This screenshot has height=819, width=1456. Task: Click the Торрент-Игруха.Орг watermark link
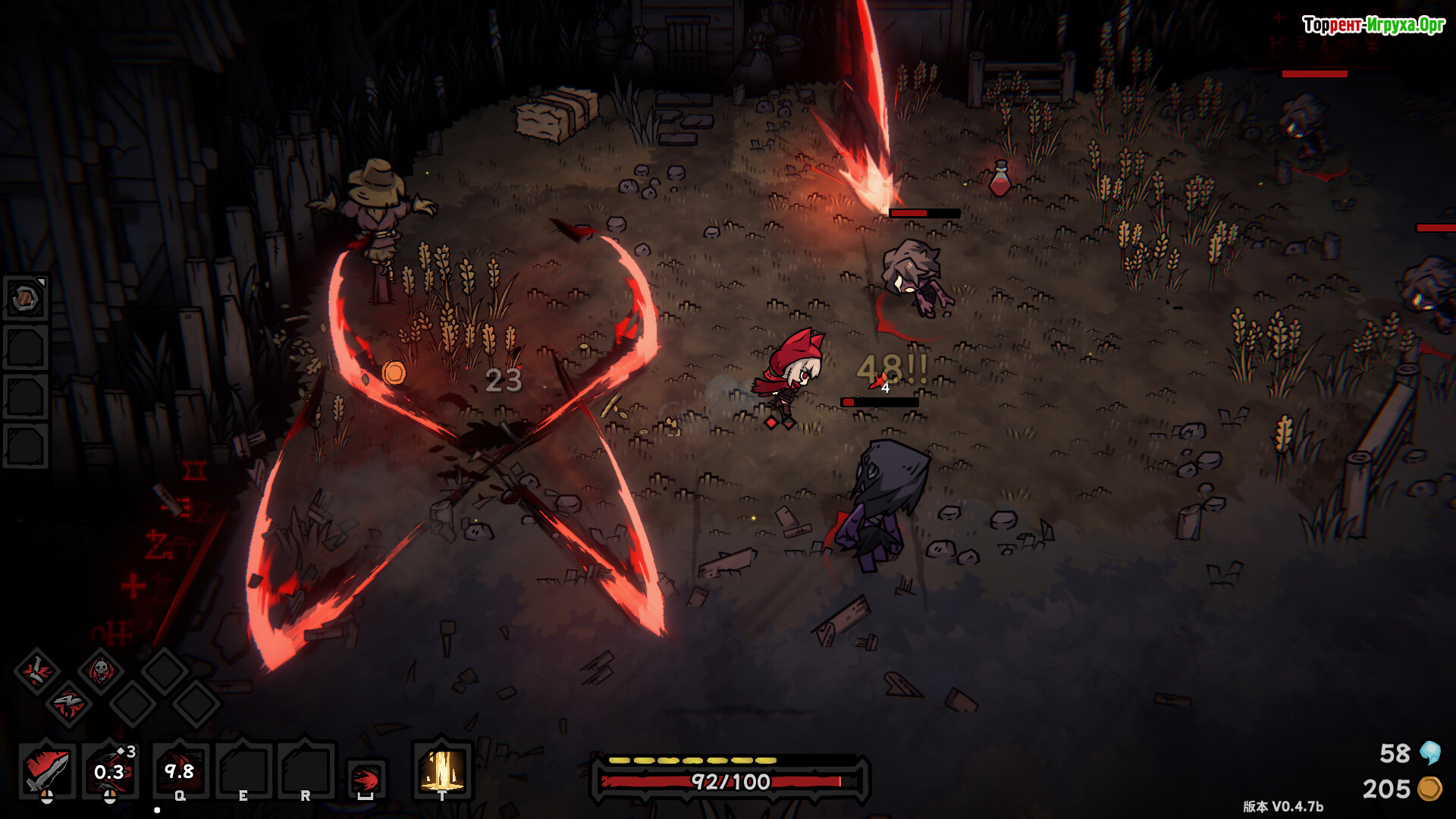coord(1373,25)
